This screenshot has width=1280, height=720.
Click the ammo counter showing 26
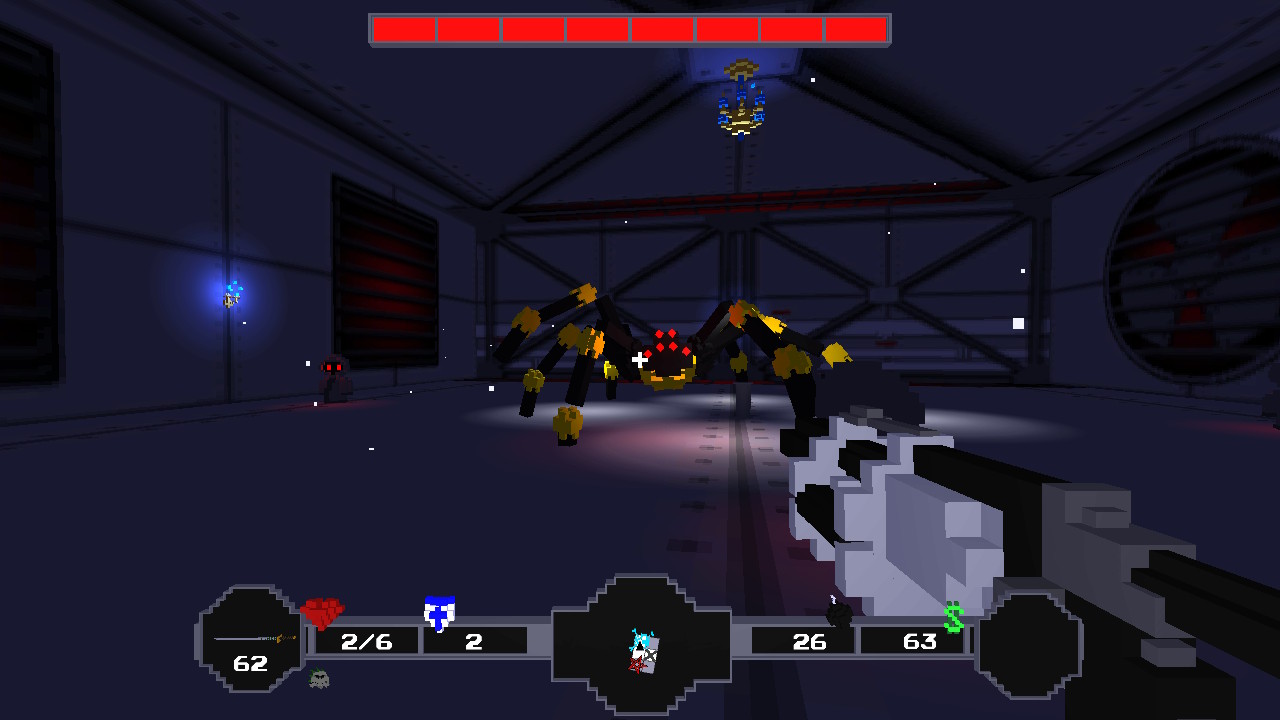810,641
